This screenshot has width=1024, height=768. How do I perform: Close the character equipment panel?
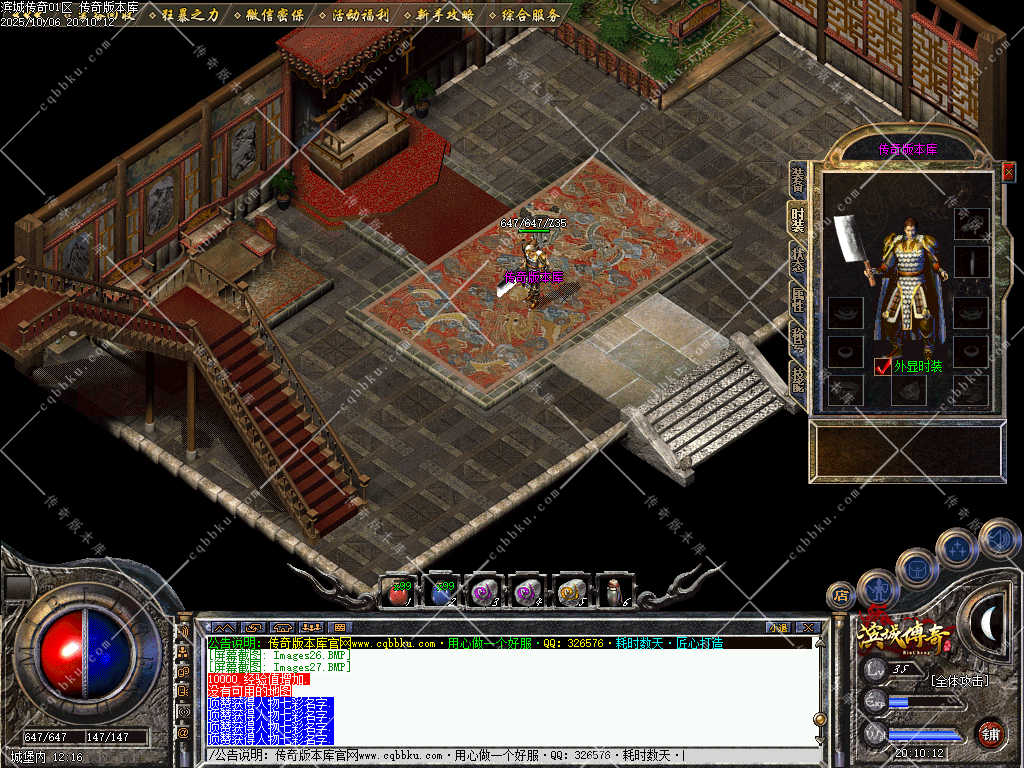(1008, 171)
